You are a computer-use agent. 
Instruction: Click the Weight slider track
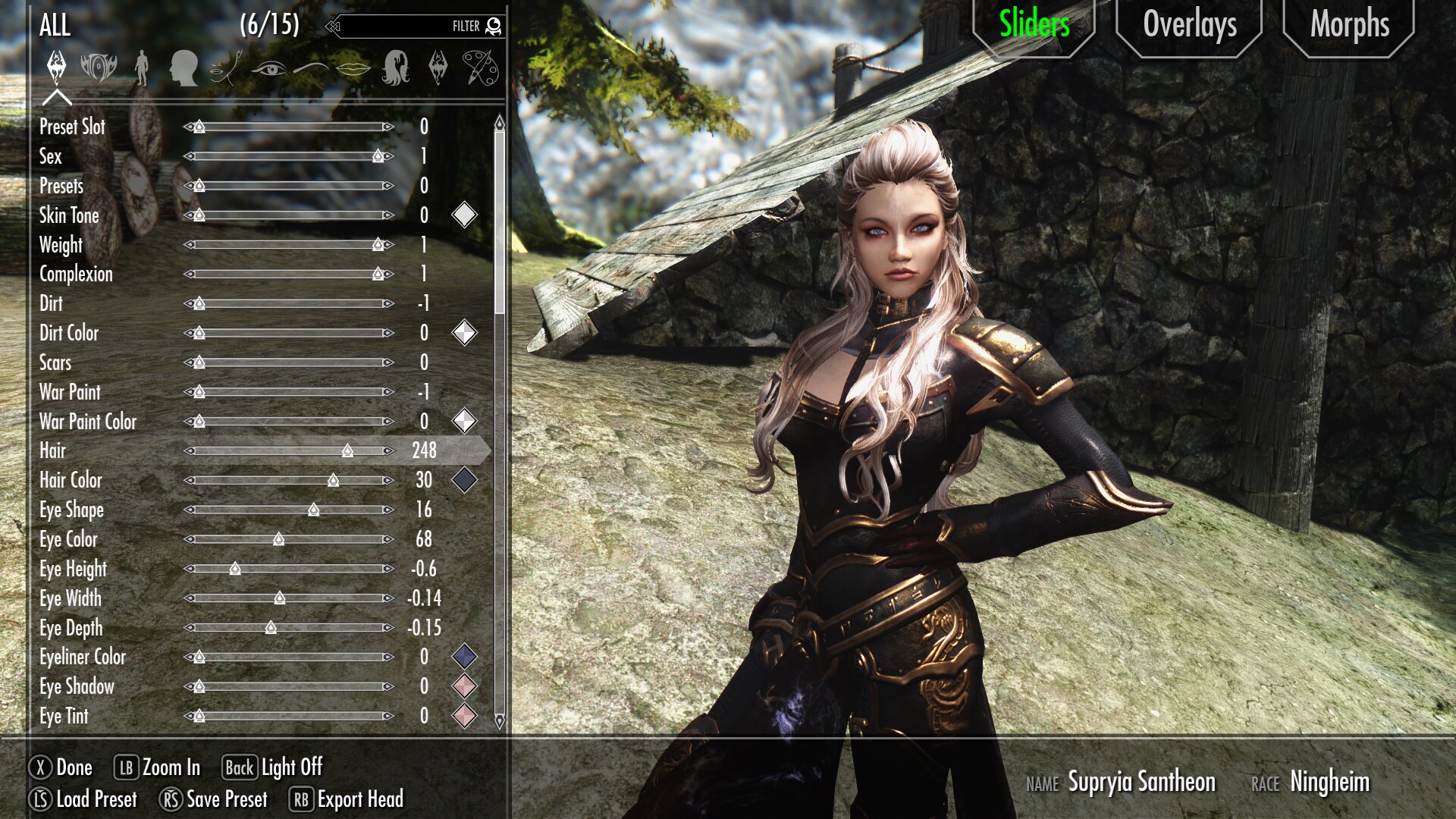point(289,245)
